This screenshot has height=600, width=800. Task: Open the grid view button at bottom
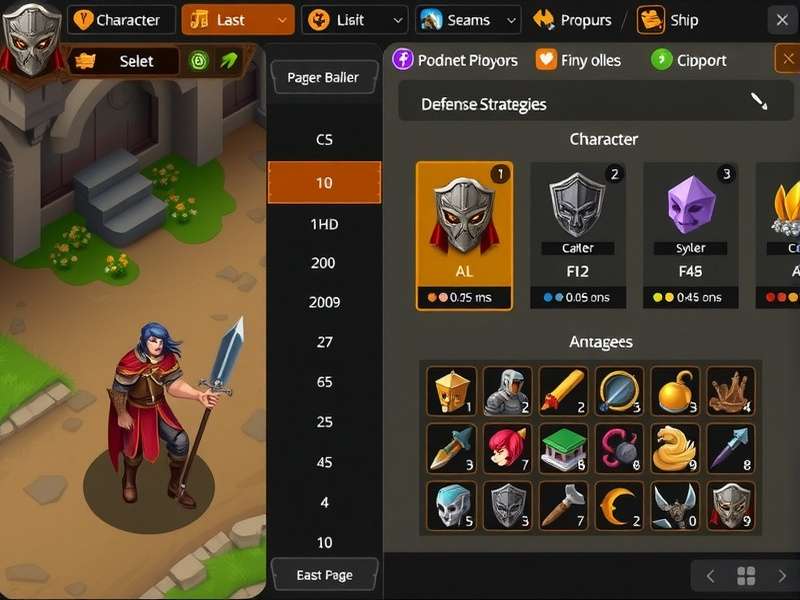click(746, 576)
